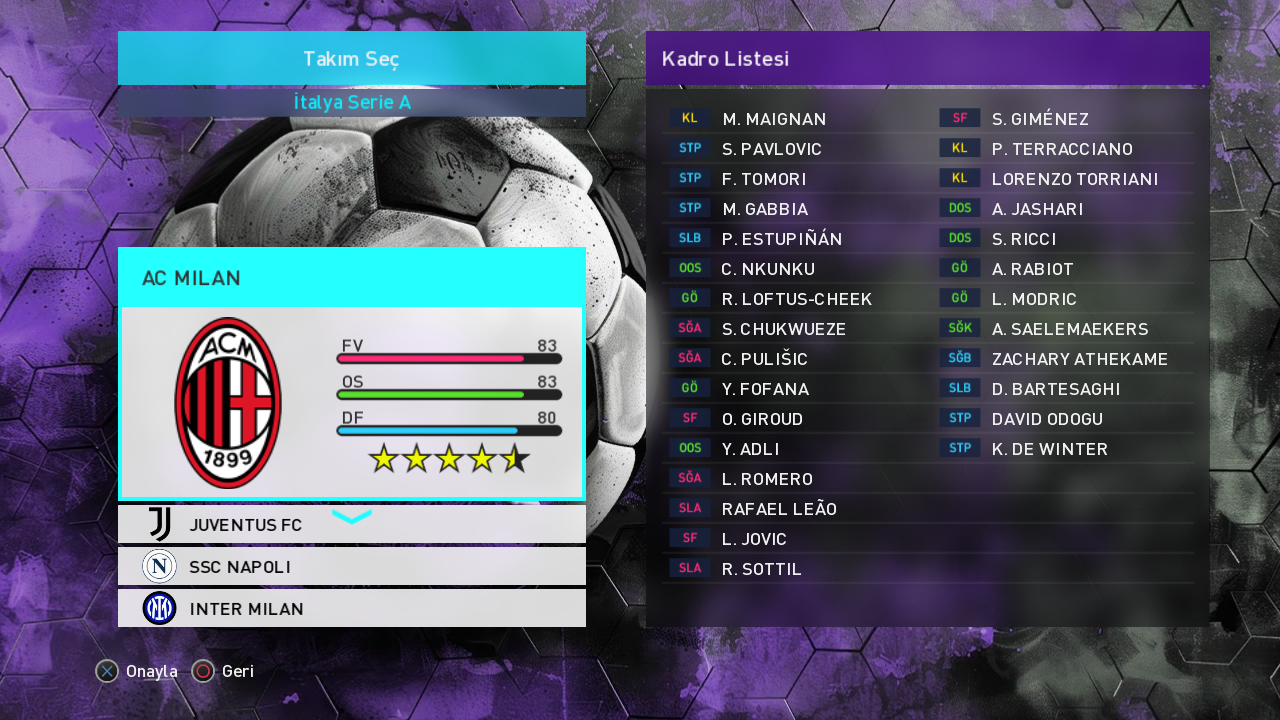Open the Italya Serie A league selector

pyautogui.click(x=351, y=103)
